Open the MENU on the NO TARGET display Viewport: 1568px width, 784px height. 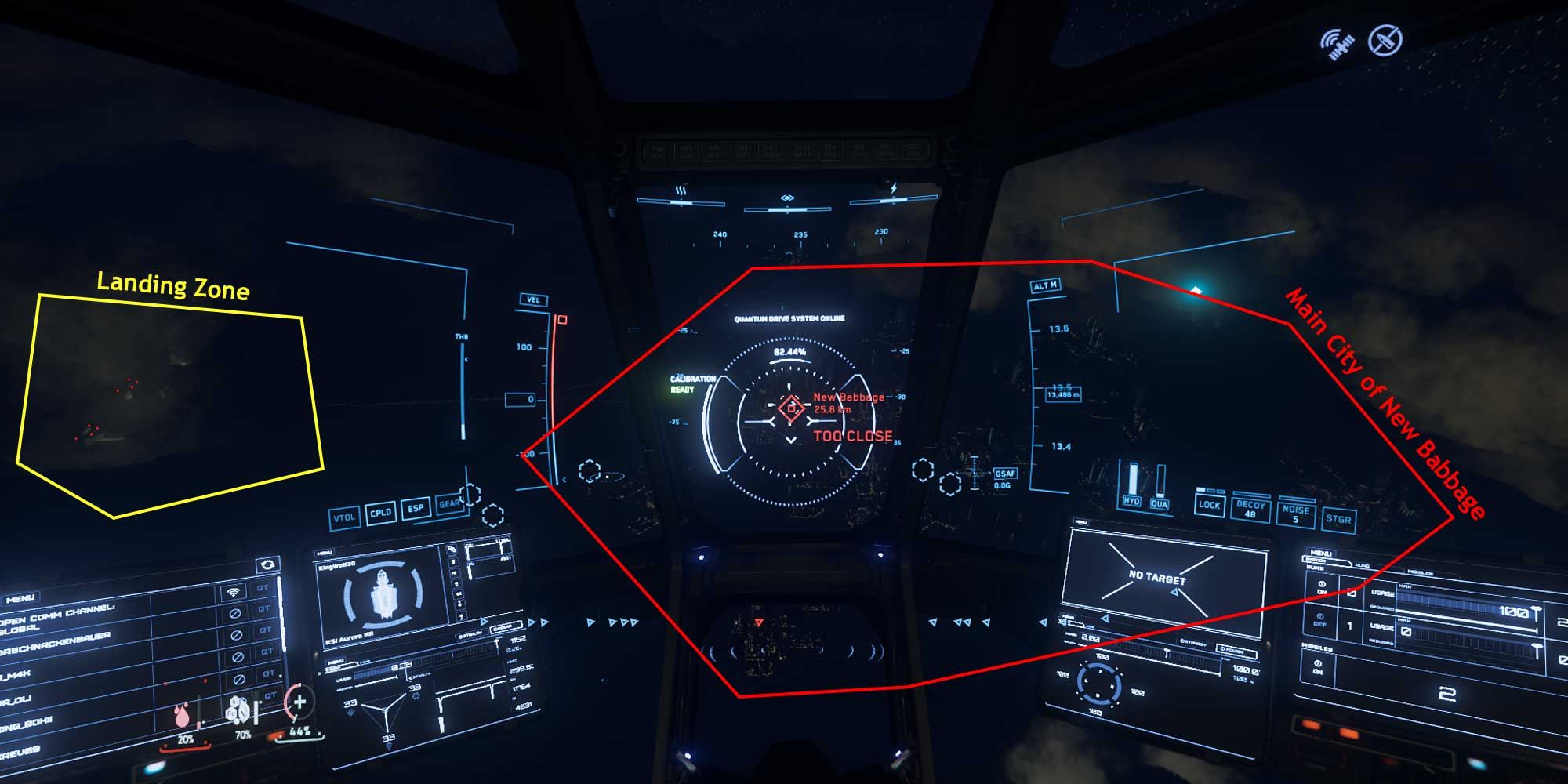click(1080, 521)
